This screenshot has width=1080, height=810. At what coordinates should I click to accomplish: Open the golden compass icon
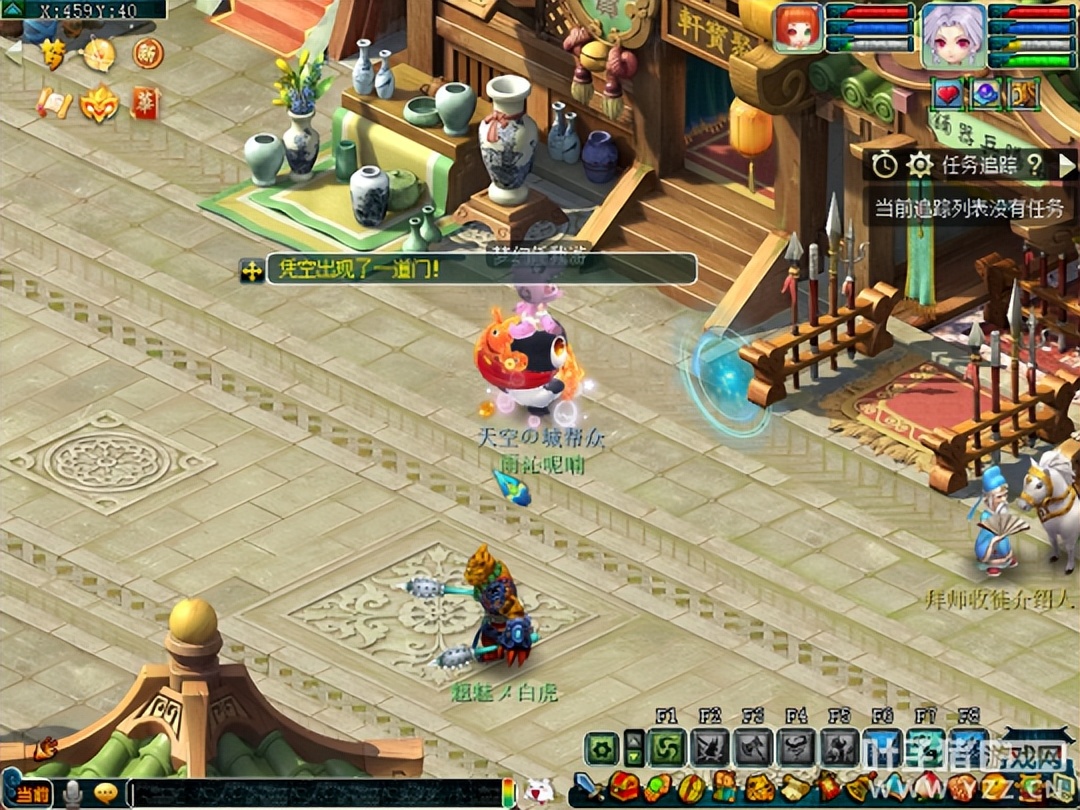pos(99,53)
